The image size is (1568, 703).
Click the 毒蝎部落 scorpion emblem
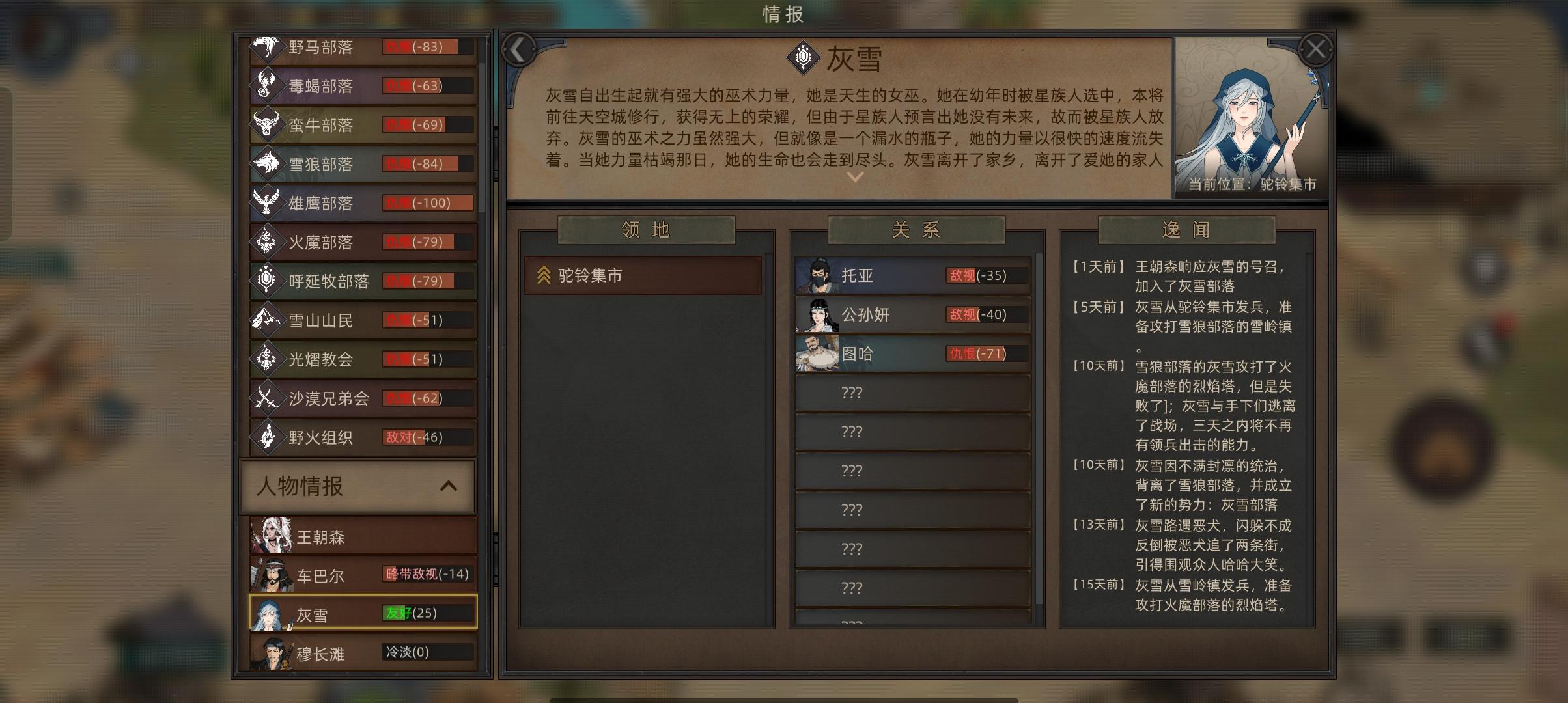(x=268, y=86)
